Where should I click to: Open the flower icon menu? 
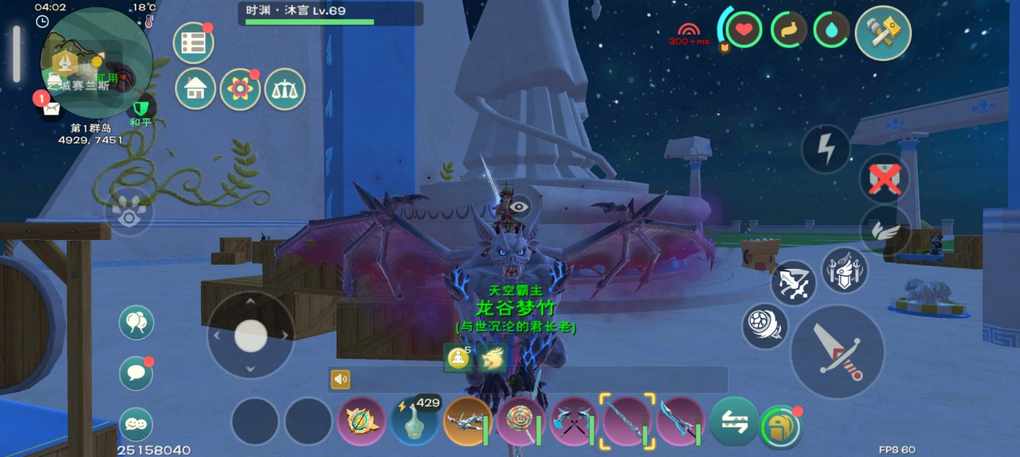[240, 89]
